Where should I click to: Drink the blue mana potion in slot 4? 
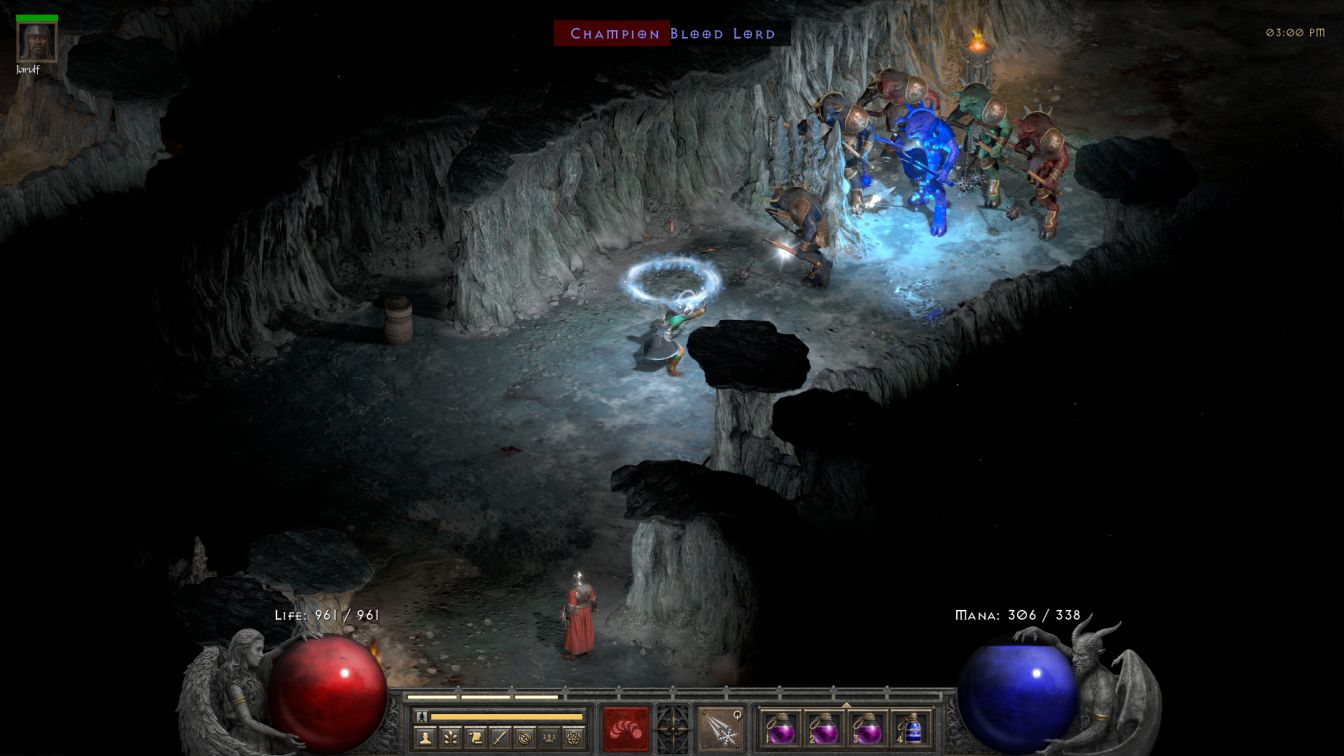pyautogui.click(x=911, y=729)
